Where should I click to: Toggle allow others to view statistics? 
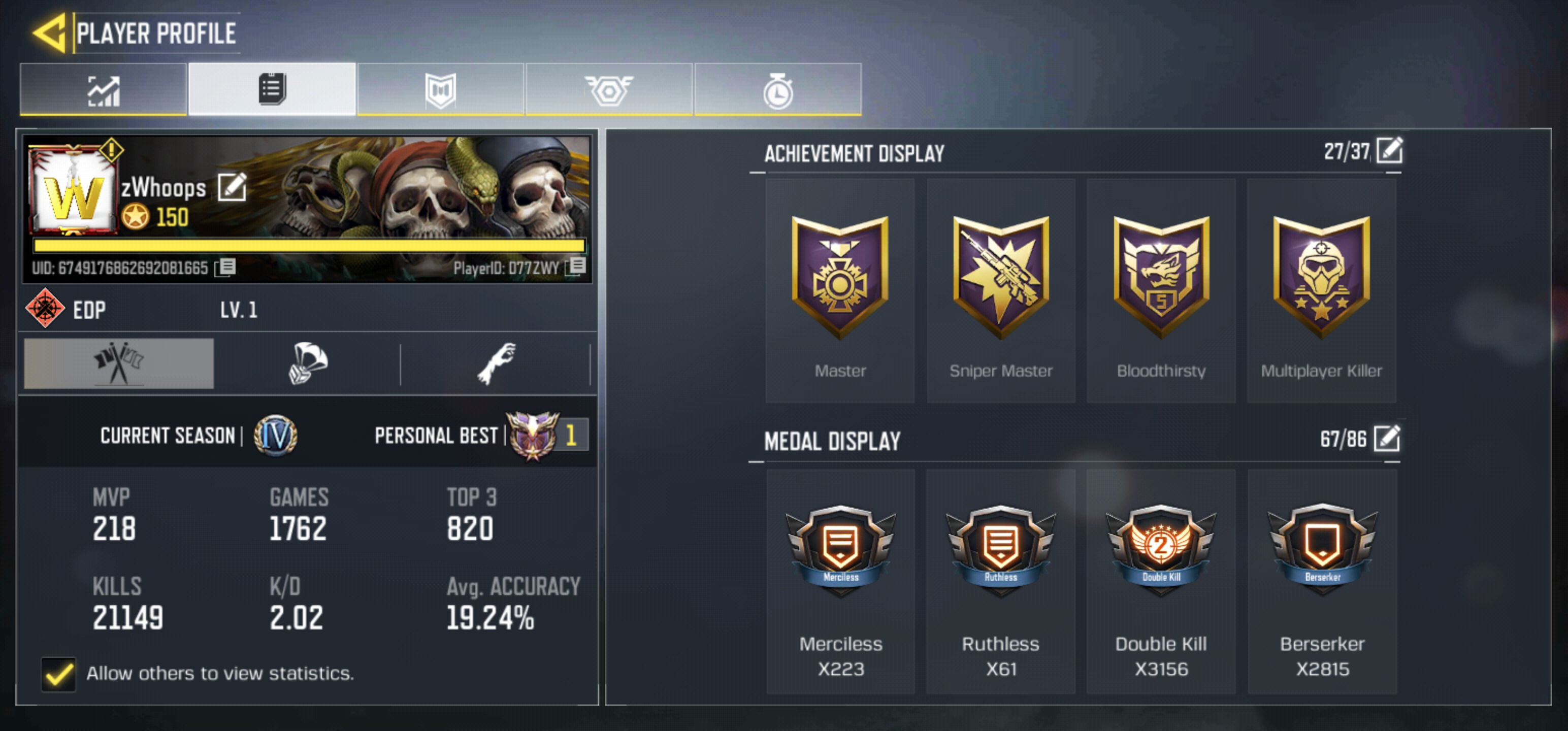[58, 673]
